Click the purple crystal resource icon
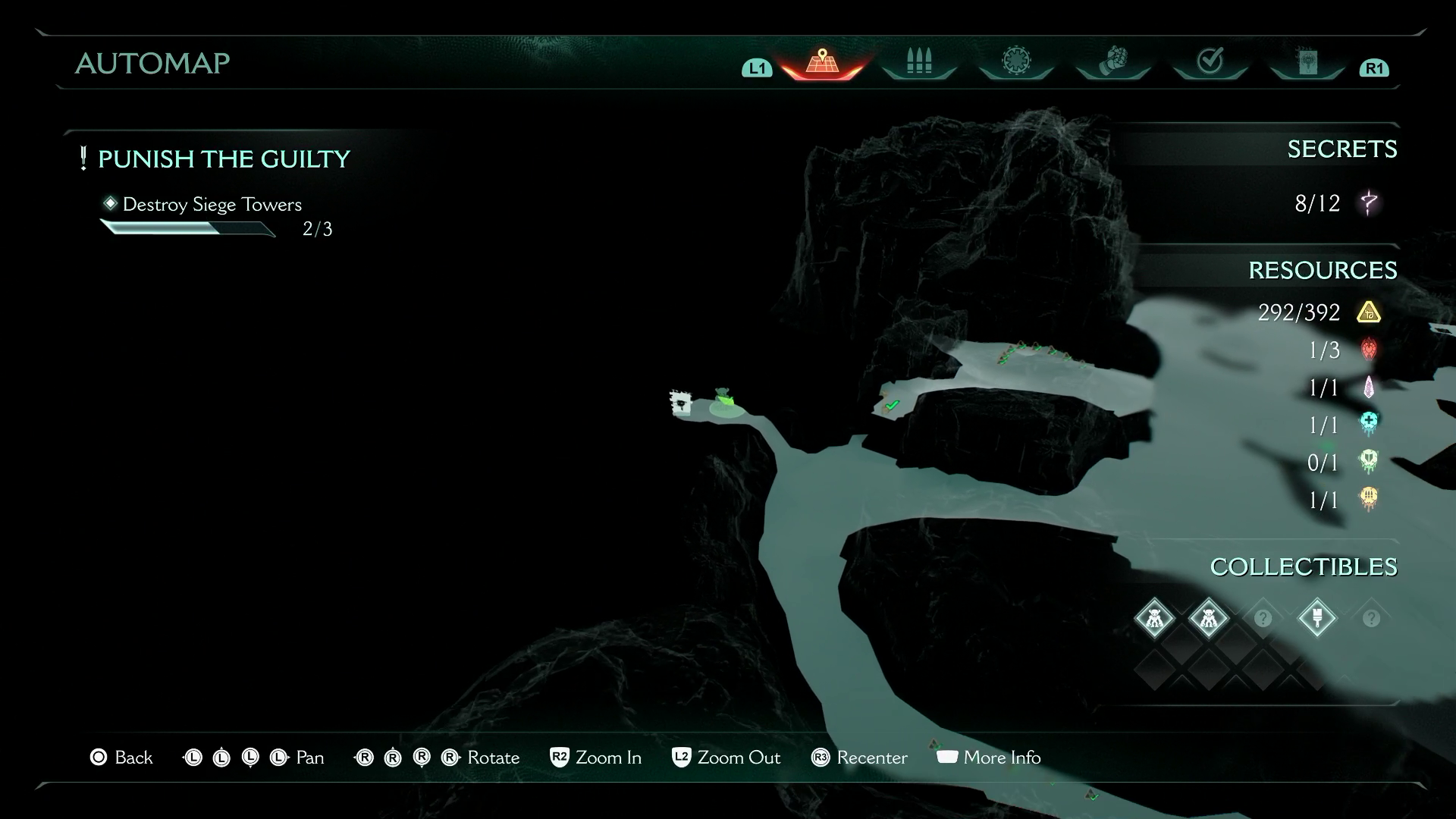The width and height of the screenshot is (1456, 819). pyautogui.click(x=1370, y=388)
